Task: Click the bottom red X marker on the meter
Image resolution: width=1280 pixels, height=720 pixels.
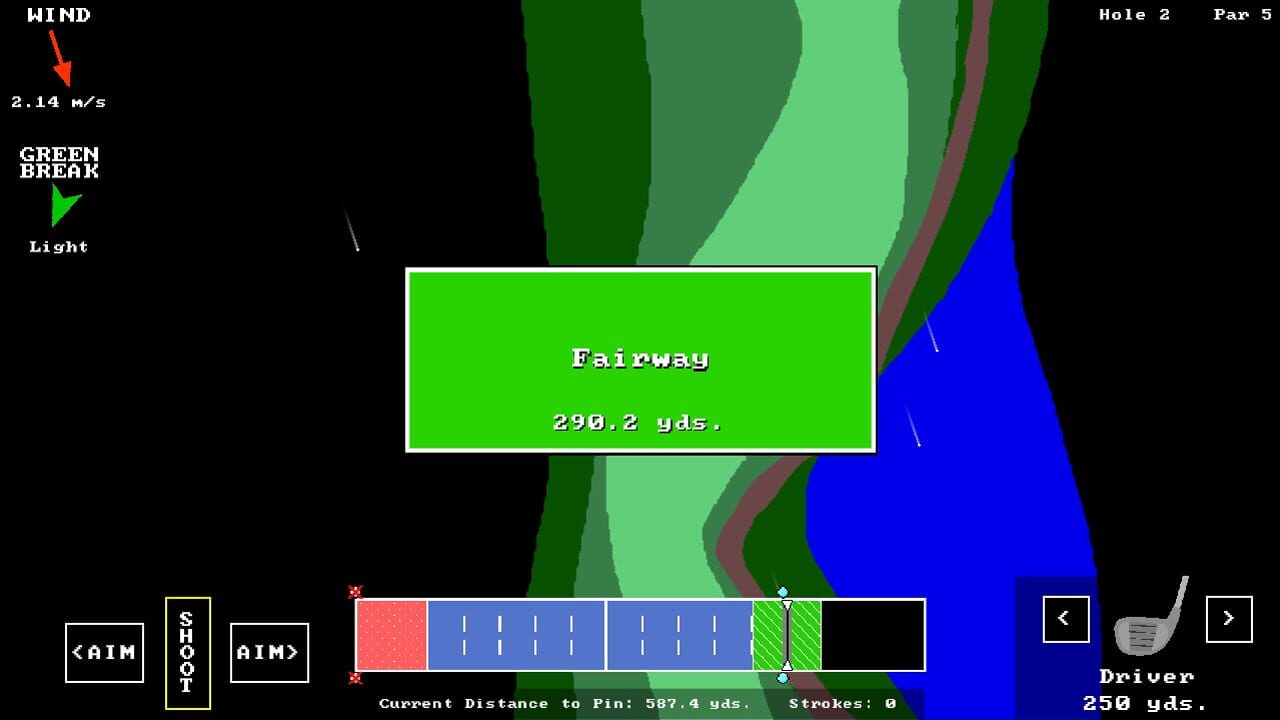Action: pos(354,679)
